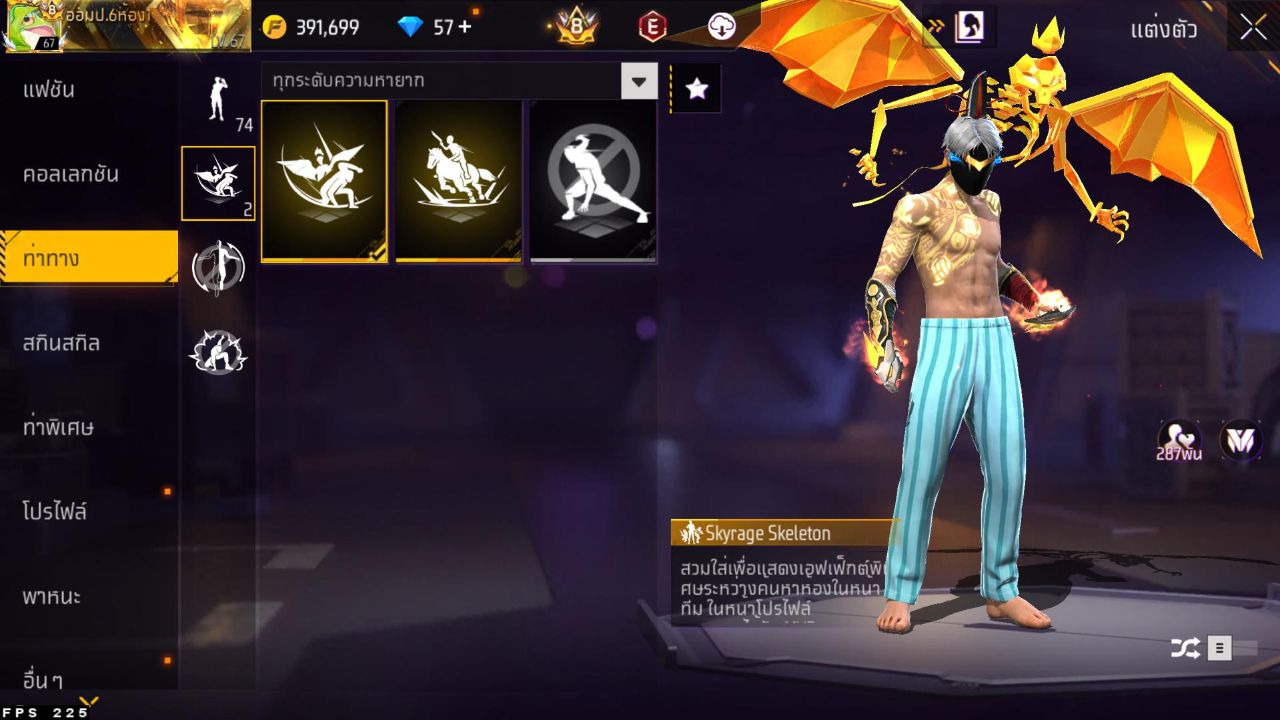This screenshot has width=1280, height=720.
Task: Tap the shuffle outfit icon
Action: click(x=1186, y=647)
